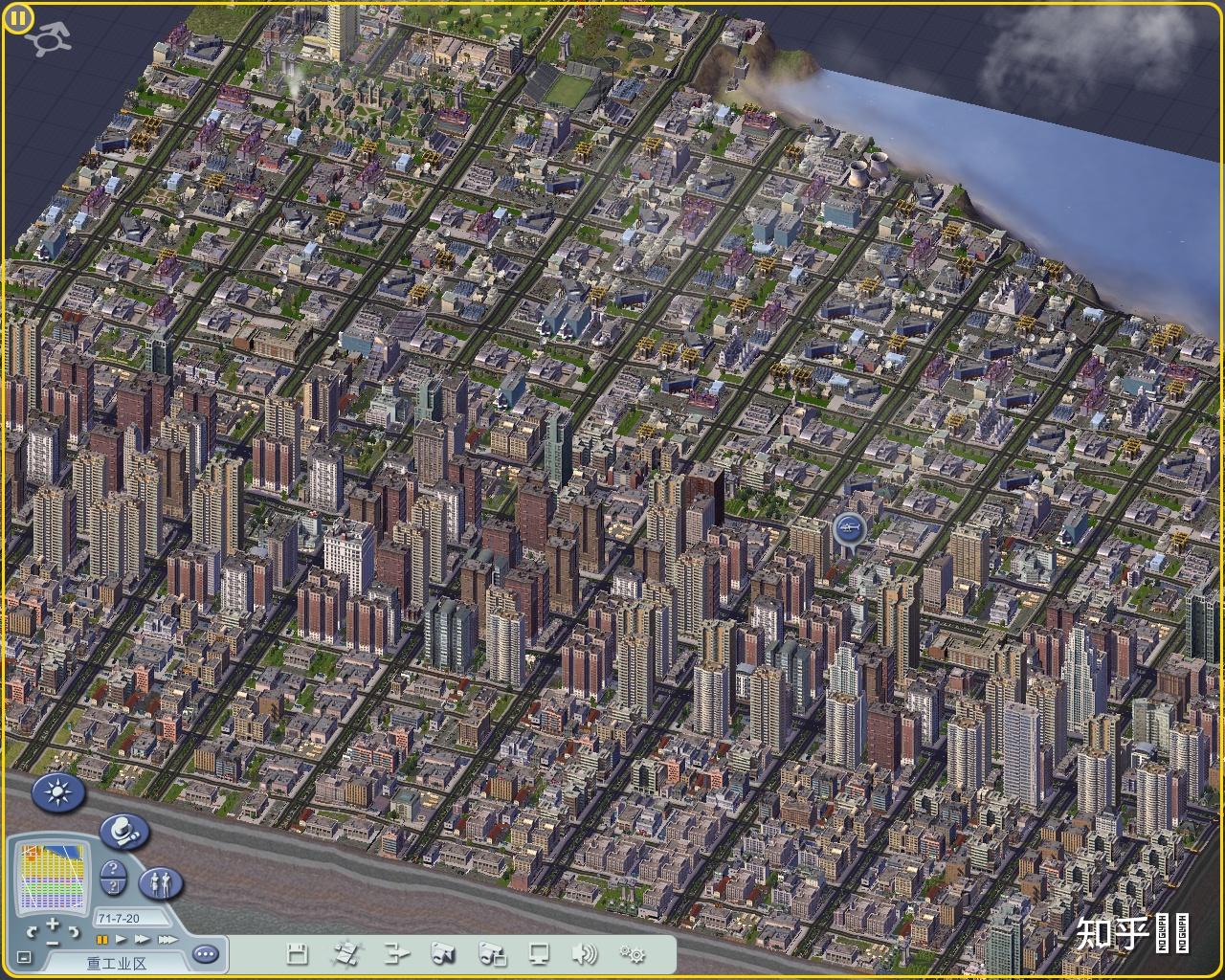Open God mode with the sun button
Screen dimensions: 1225x980
click(x=59, y=792)
